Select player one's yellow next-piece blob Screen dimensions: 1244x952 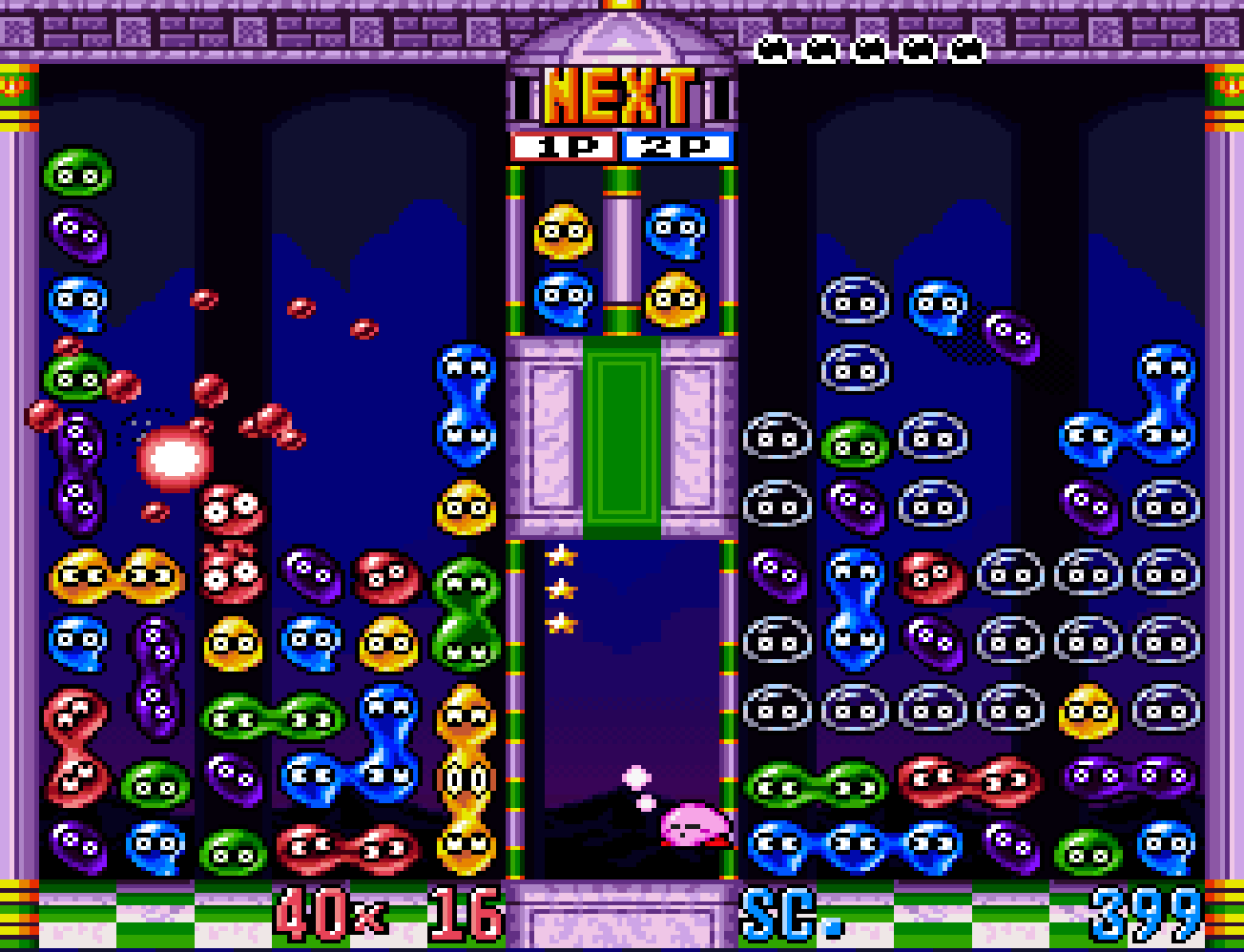click(x=564, y=232)
